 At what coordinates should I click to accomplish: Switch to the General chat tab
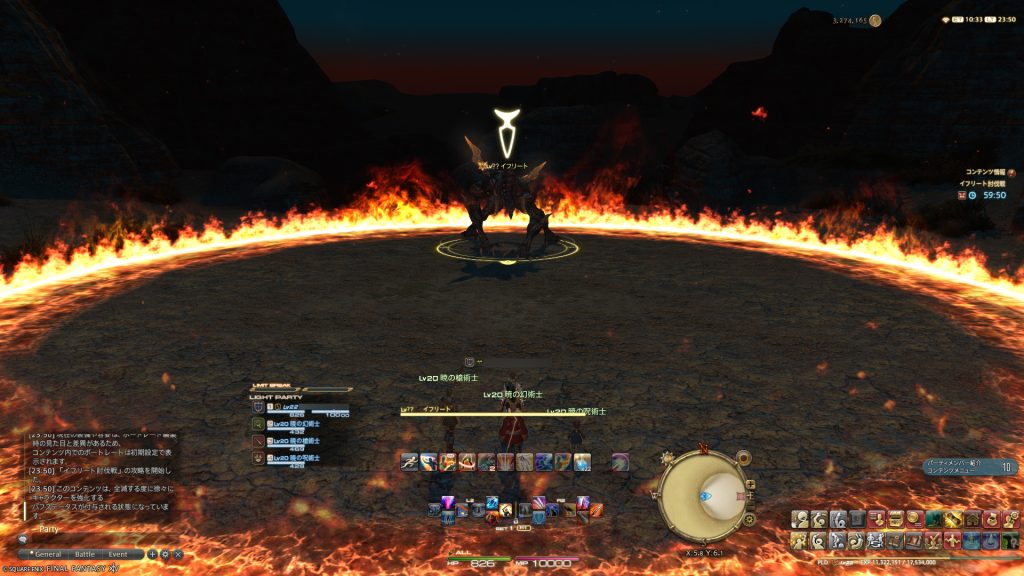pos(46,554)
